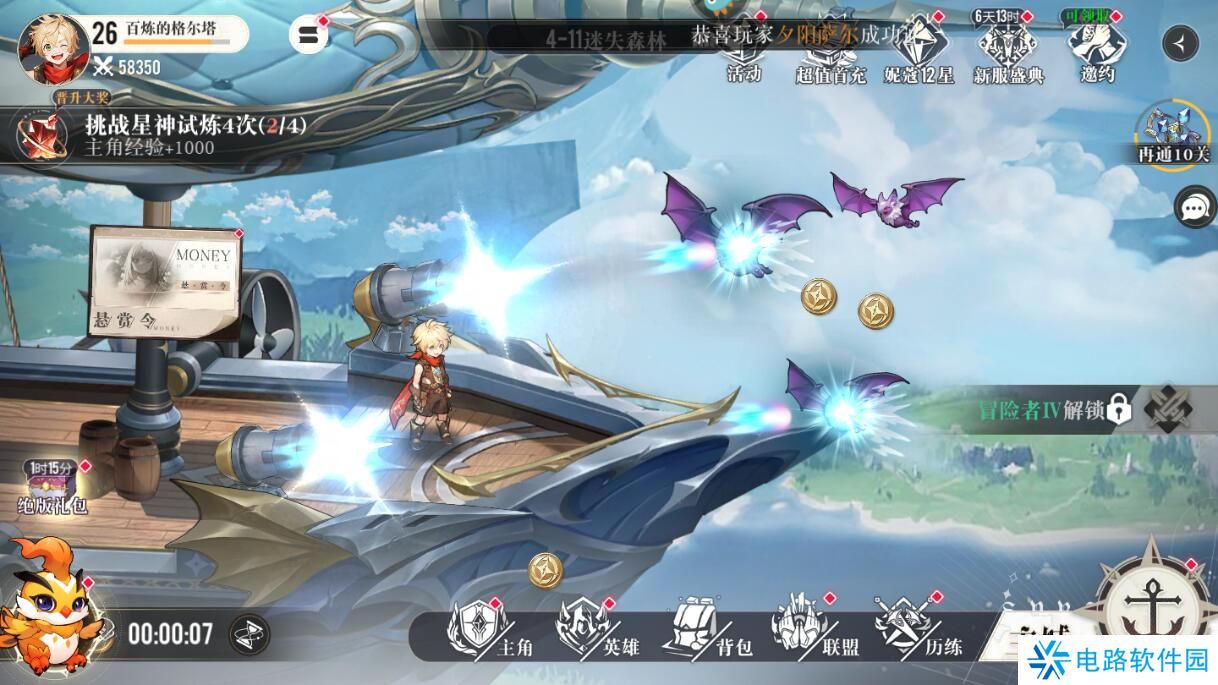Screen dimensions: 1218x685
Task: Open the 英雄 heroes menu
Action: pos(597,630)
